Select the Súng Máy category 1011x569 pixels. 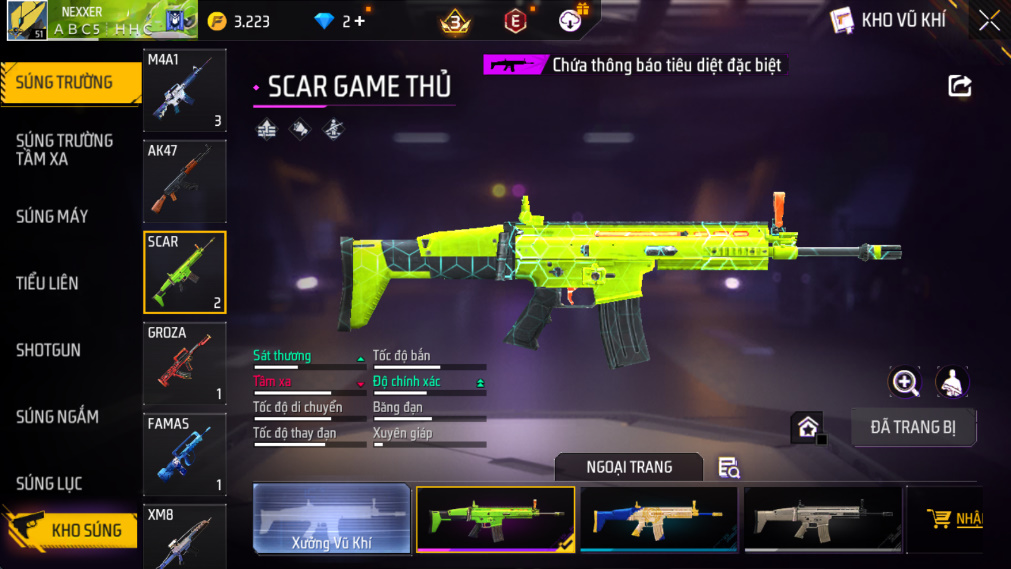pos(52,216)
